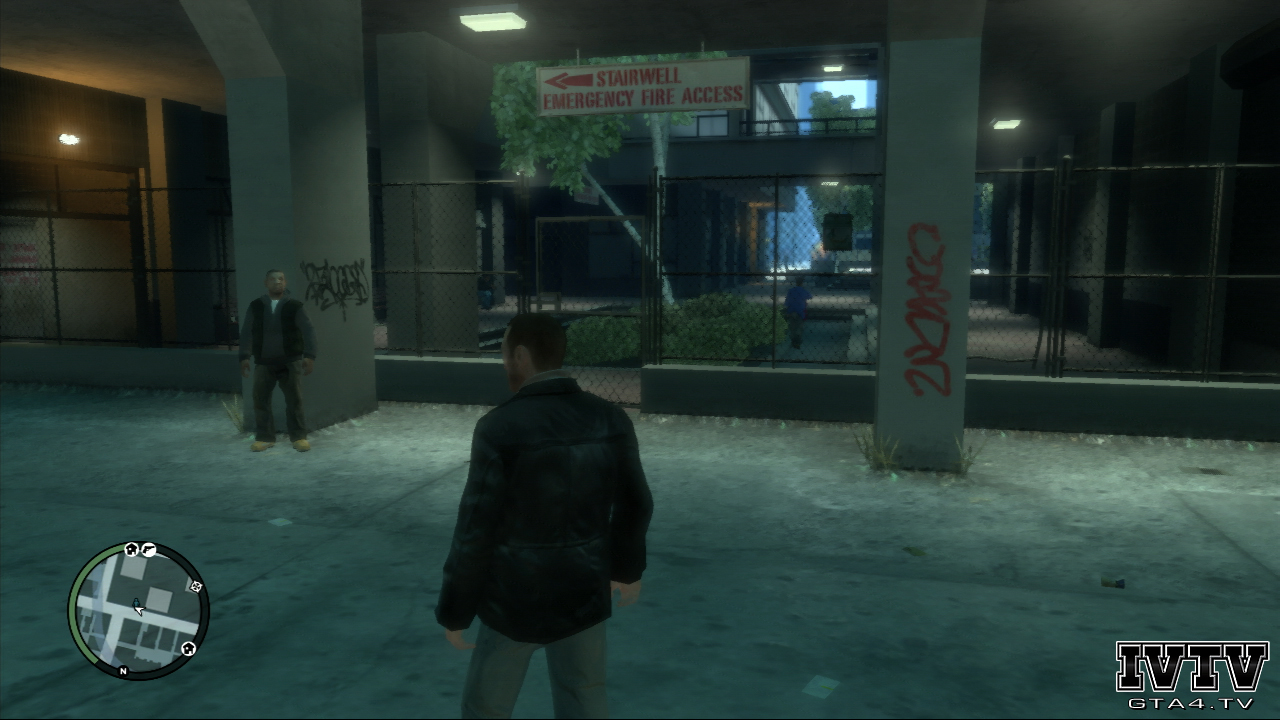Click the circular radar minimap
The width and height of the screenshot is (1280, 720).
pyautogui.click(x=138, y=611)
